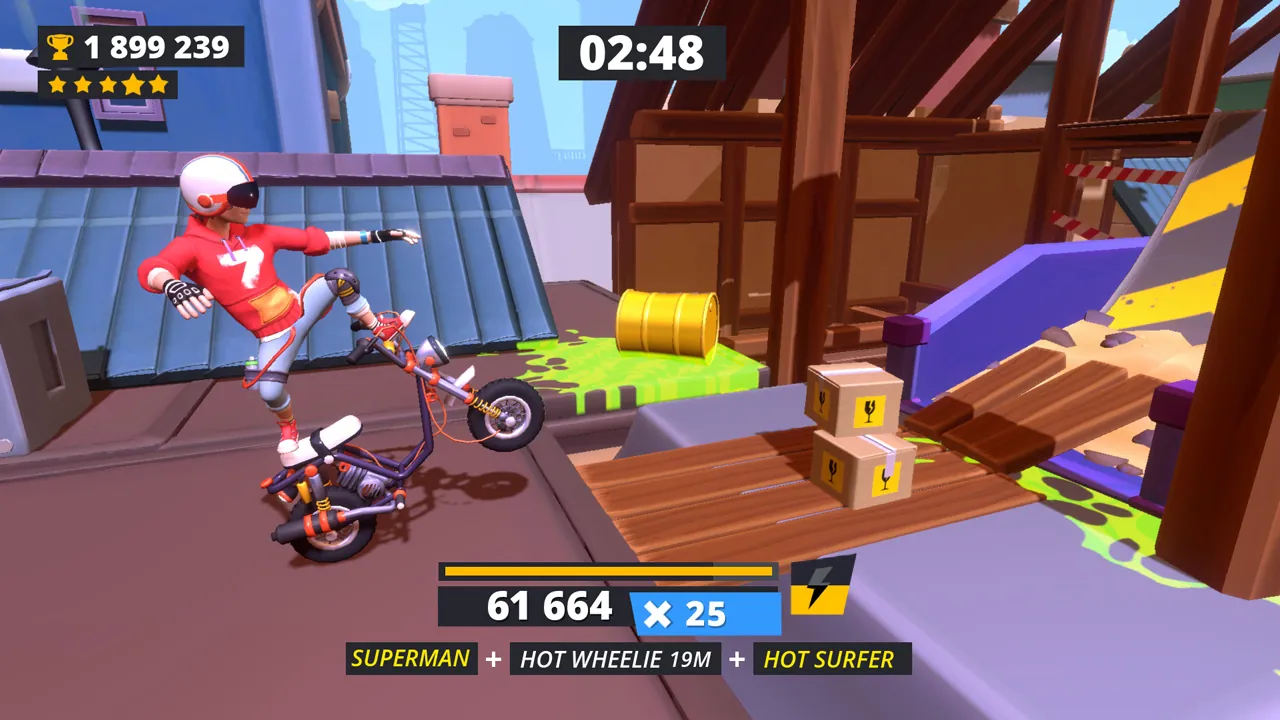Click the score value 1 899 239

pyautogui.click(x=155, y=45)
